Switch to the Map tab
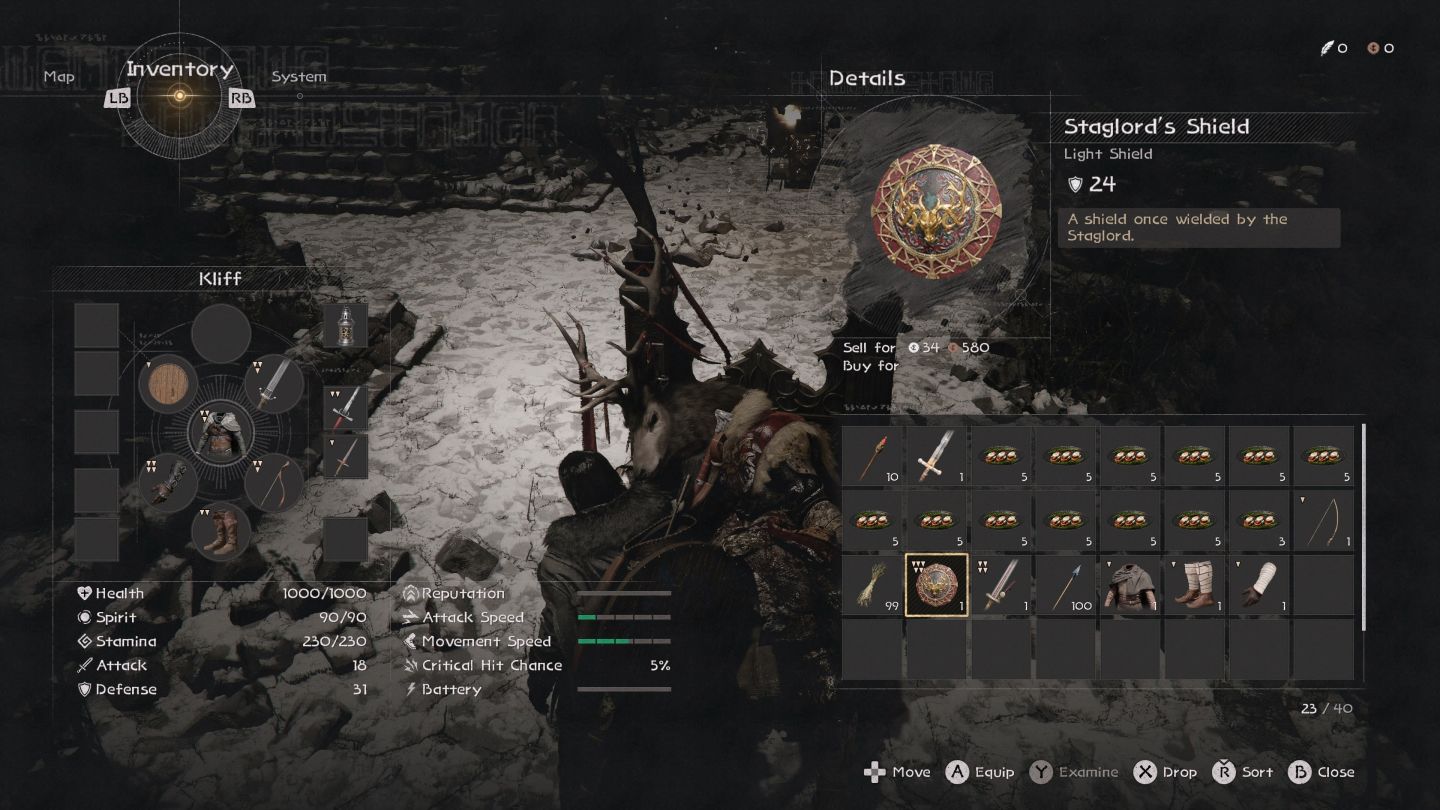This screenshot has width=1440, height=810. tap(59, 77)
